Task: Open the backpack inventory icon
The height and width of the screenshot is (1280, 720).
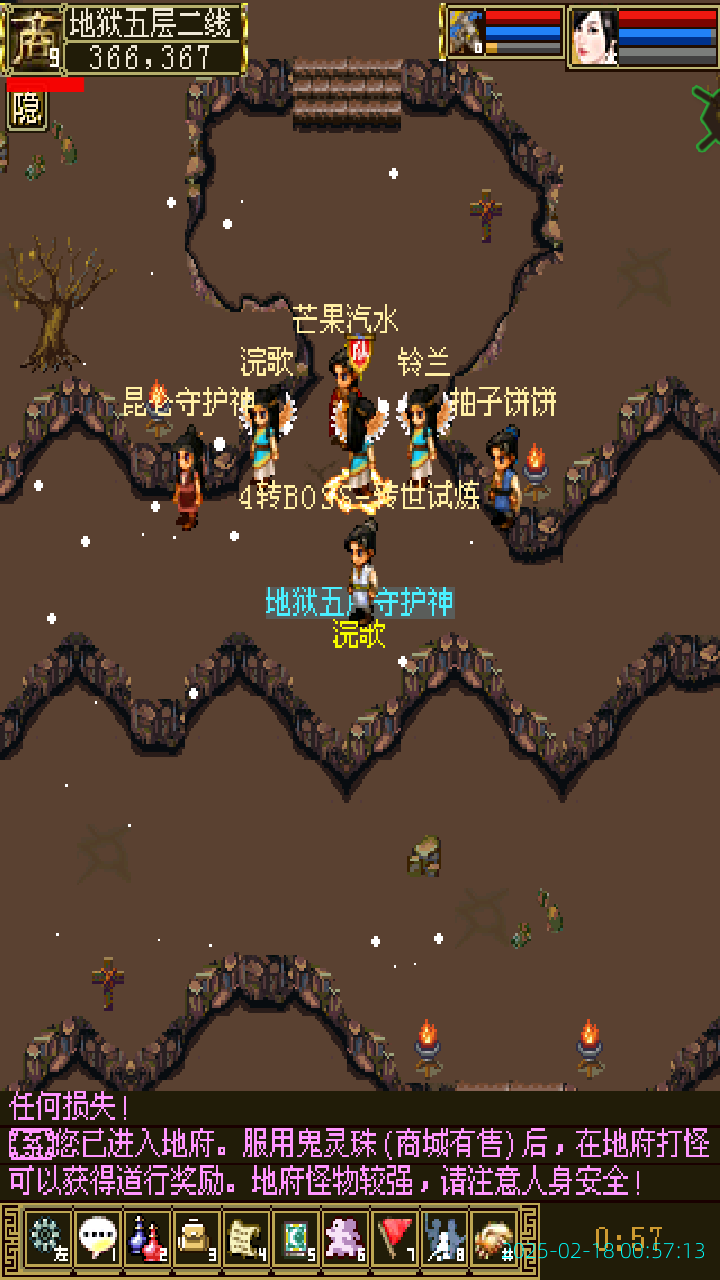Action: coord(196,1237)
